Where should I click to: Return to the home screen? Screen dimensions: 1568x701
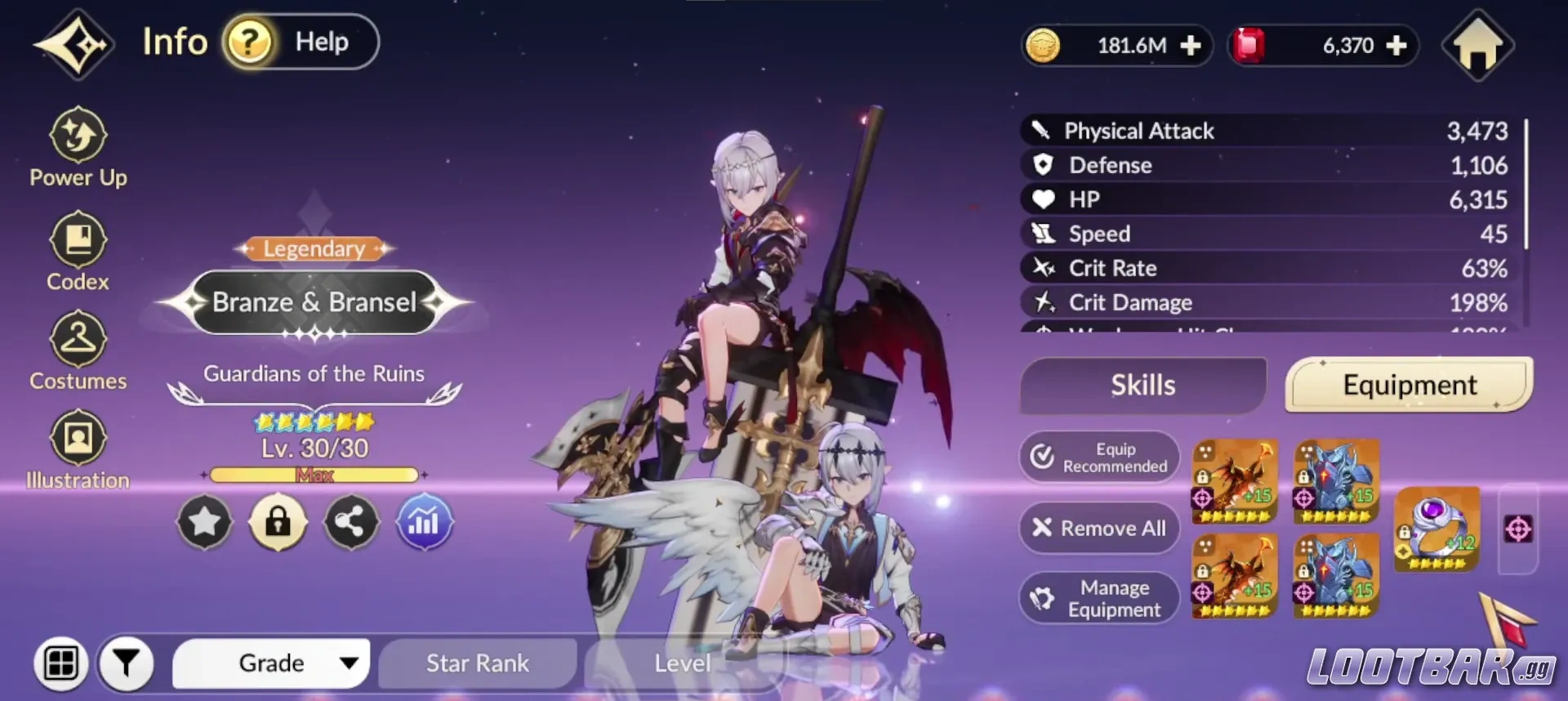[x=1477, y=46]
